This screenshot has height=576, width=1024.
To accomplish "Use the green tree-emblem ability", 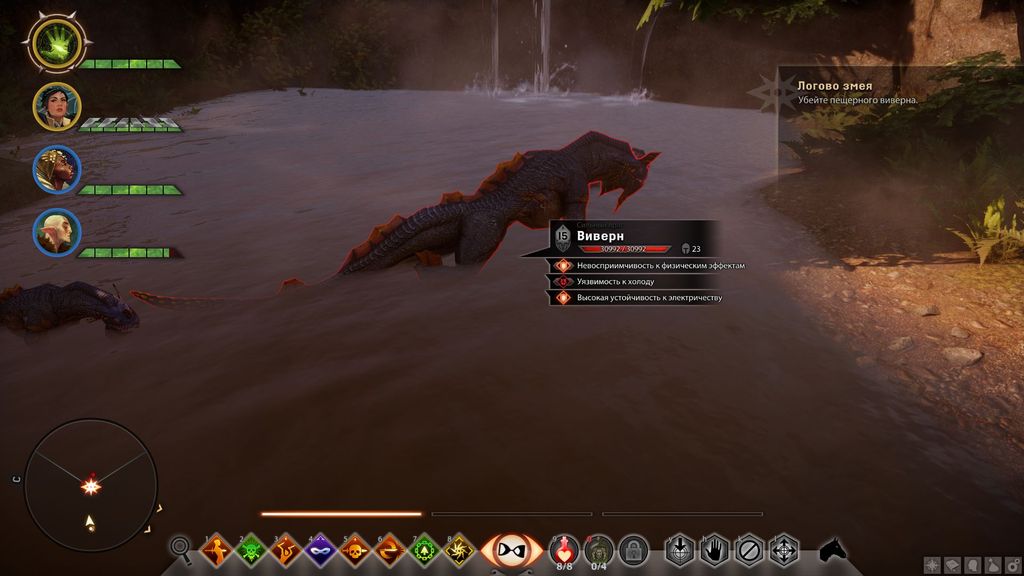I will [x=424, y=549].
